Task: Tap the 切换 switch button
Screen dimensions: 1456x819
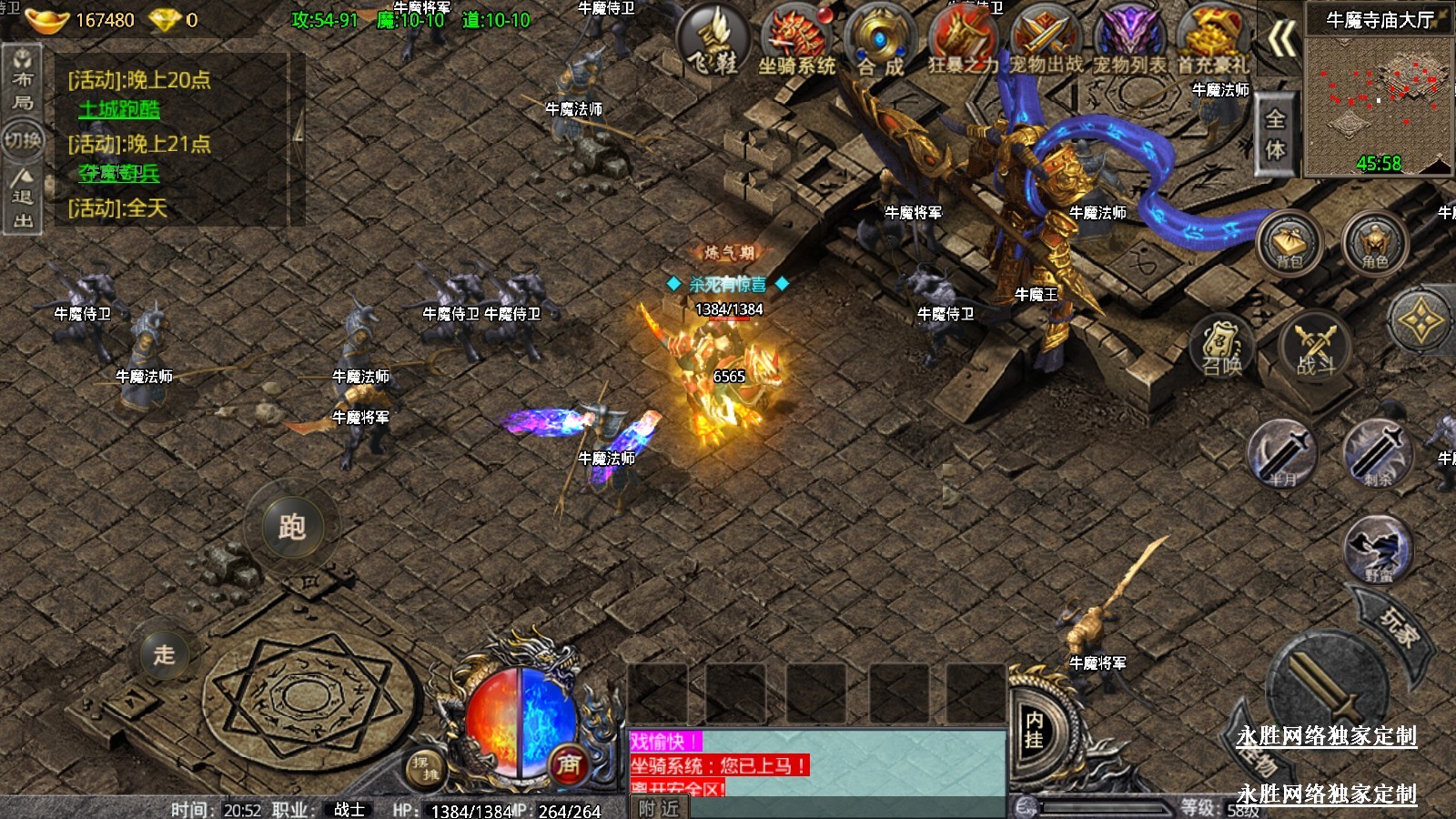Action: click(x=23, y=140)
